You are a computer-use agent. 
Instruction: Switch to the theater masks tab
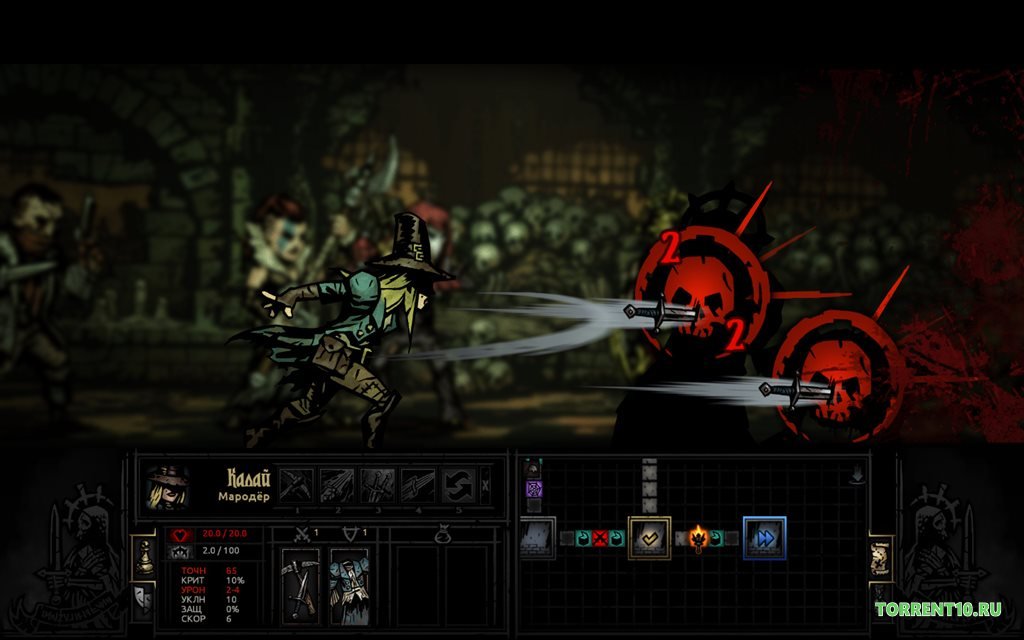tap(143, 598)
